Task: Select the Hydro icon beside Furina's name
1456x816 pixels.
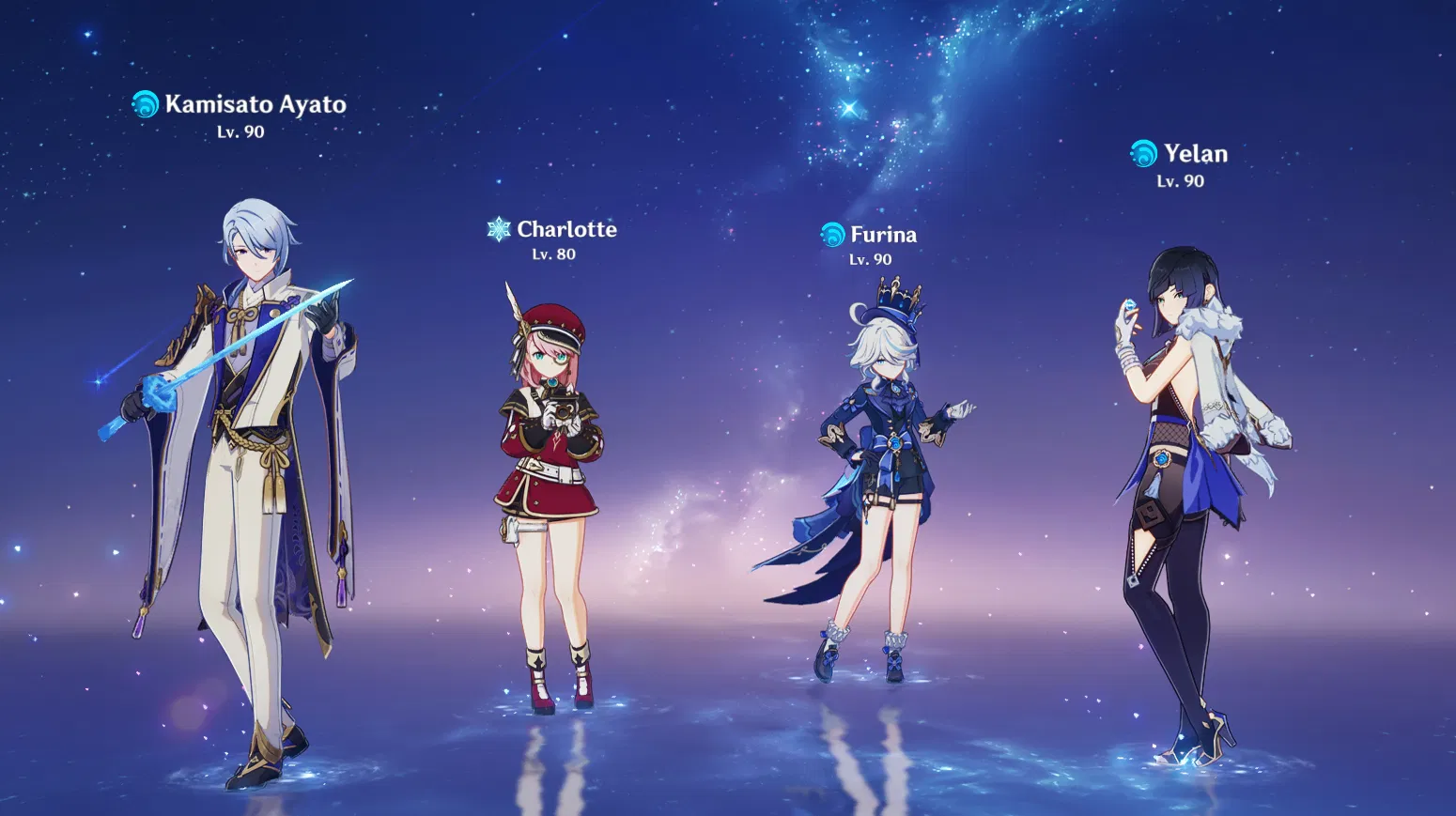Action: (832, 235)
